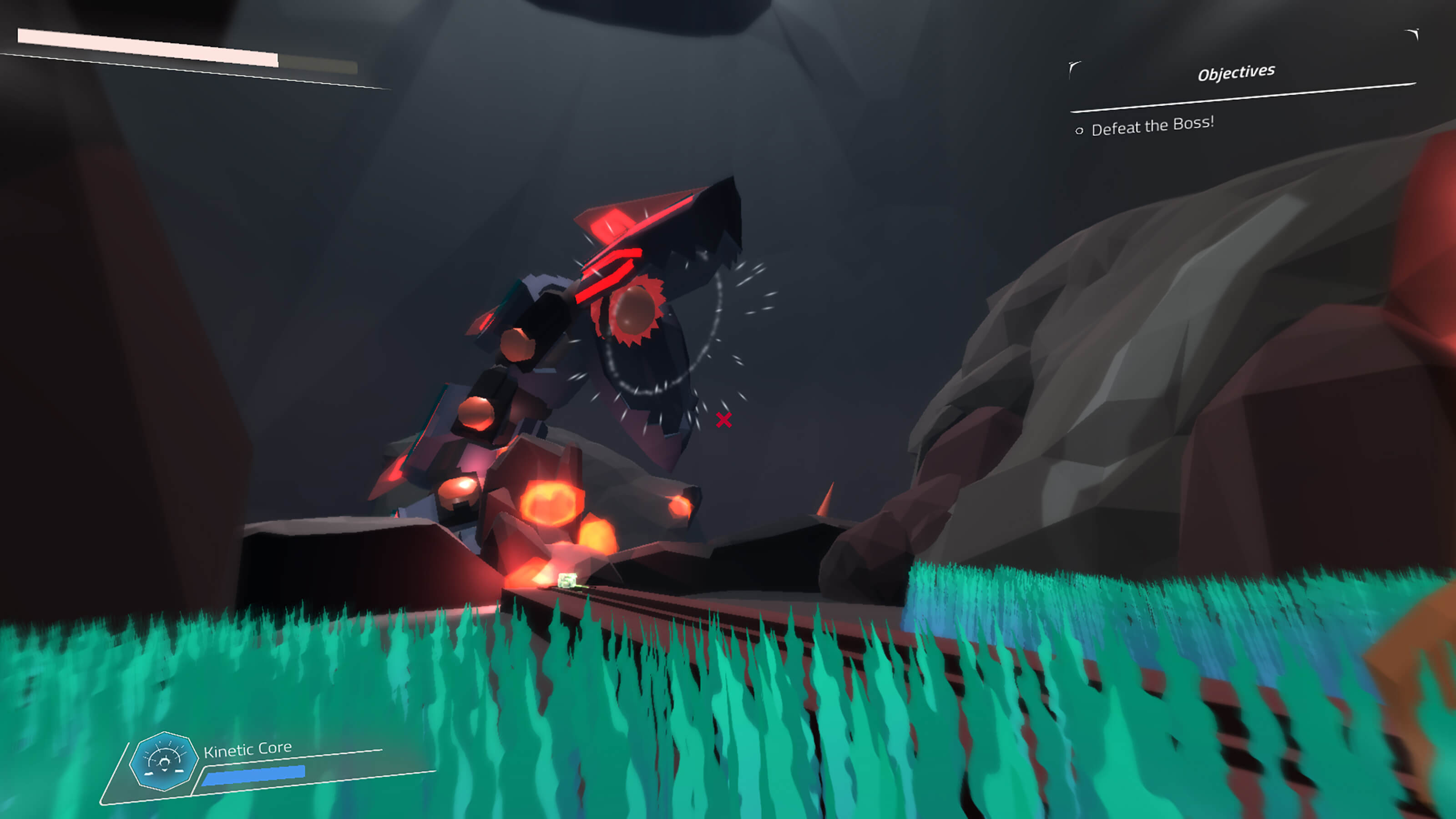This screenshot has width=1456, height=819.
Task: Open the Objectives panel header
Action: (x=1236, y=73)
